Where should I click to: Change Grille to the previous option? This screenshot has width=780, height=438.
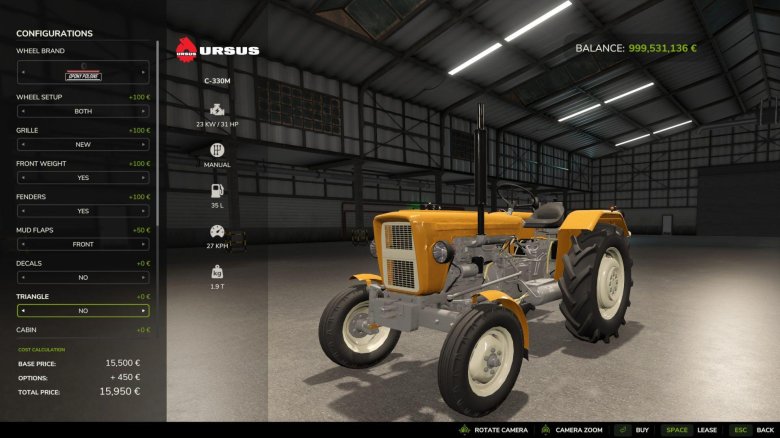(21, 144)
